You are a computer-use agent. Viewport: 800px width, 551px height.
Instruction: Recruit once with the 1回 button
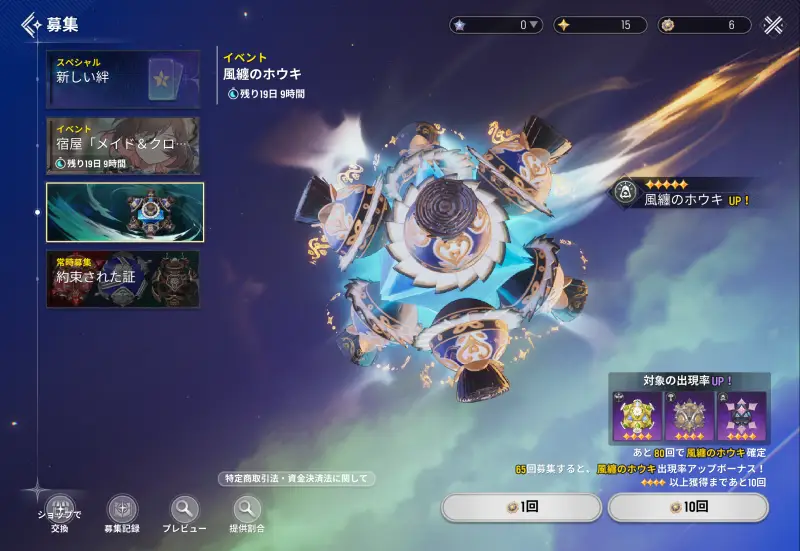tap(521, 508)
